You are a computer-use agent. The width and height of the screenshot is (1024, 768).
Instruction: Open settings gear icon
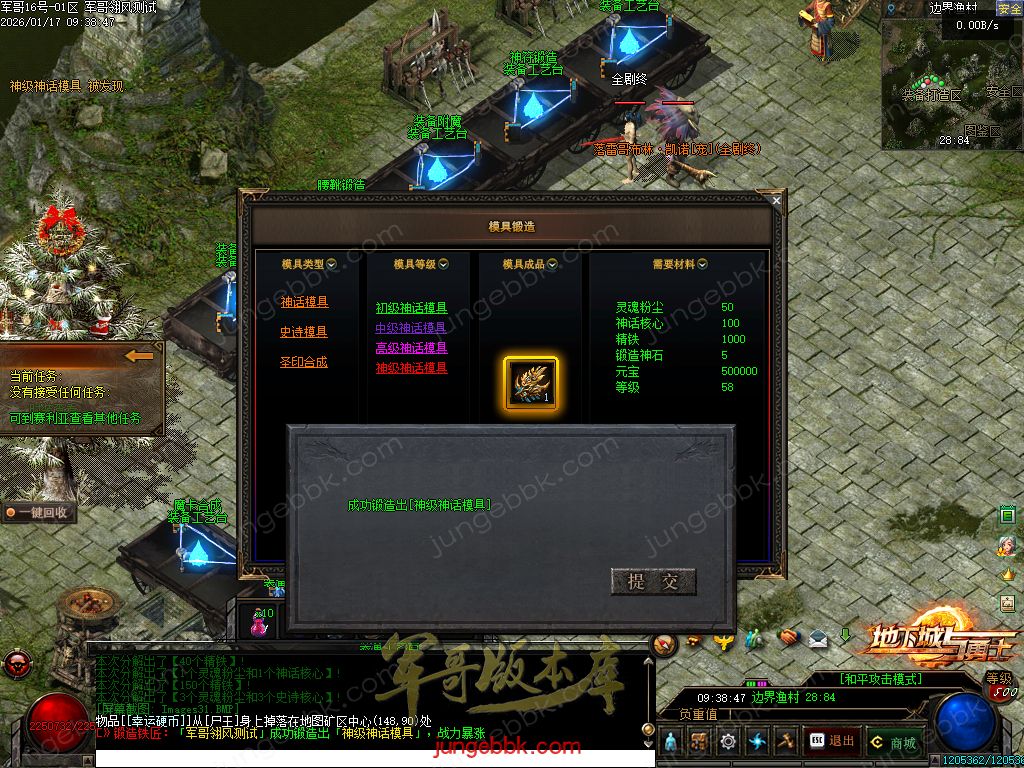(x=728, y=742)
